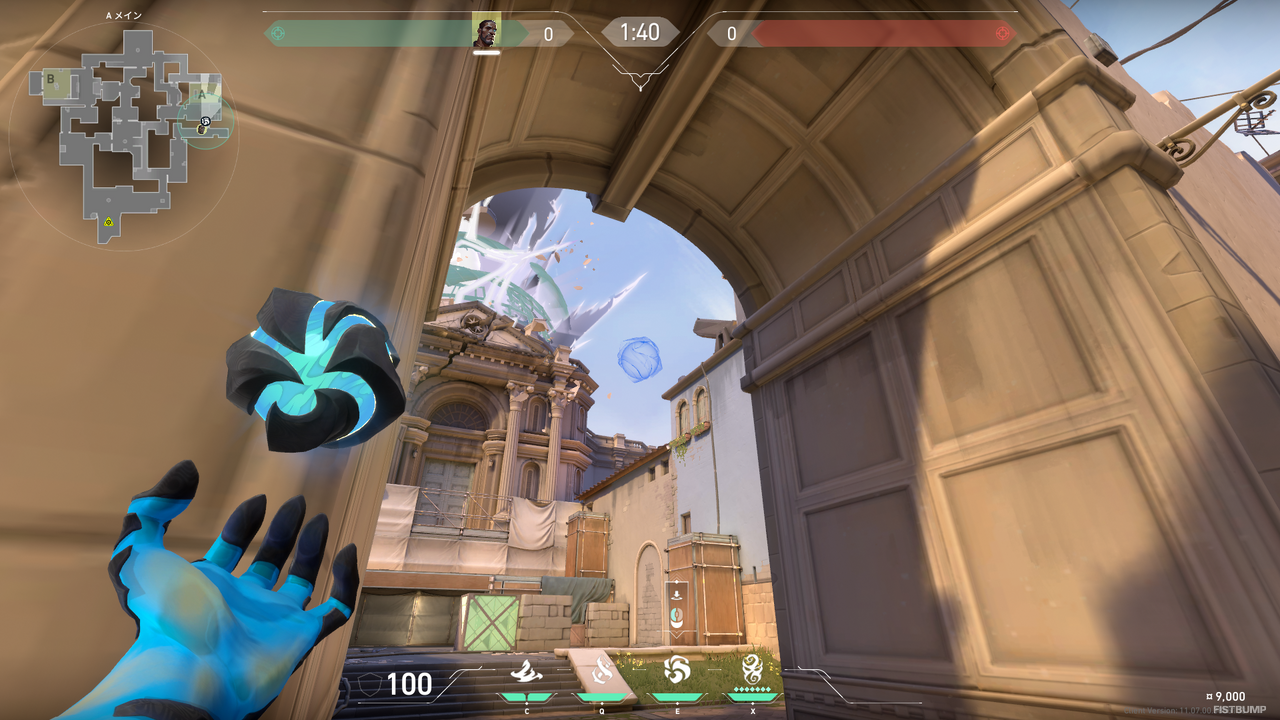Activate the flame swirl ability icon
Image resolution: width=1280 pixels, height=720 pixels.
[x=601, y=670]
